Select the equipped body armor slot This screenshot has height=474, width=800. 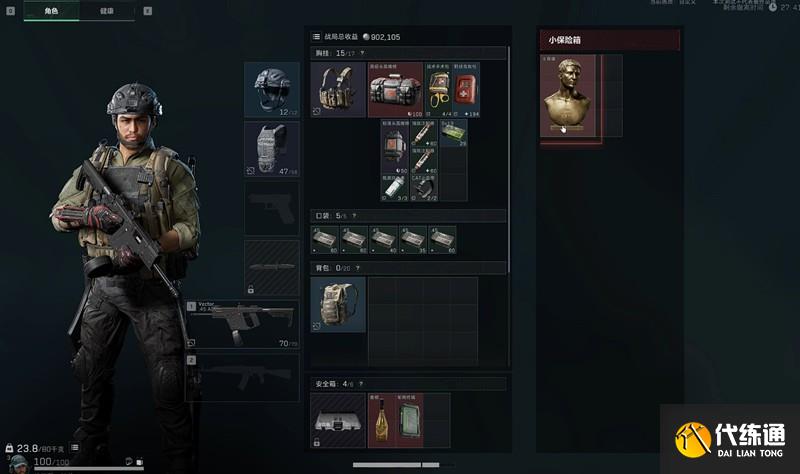click(x=271, y=149)
